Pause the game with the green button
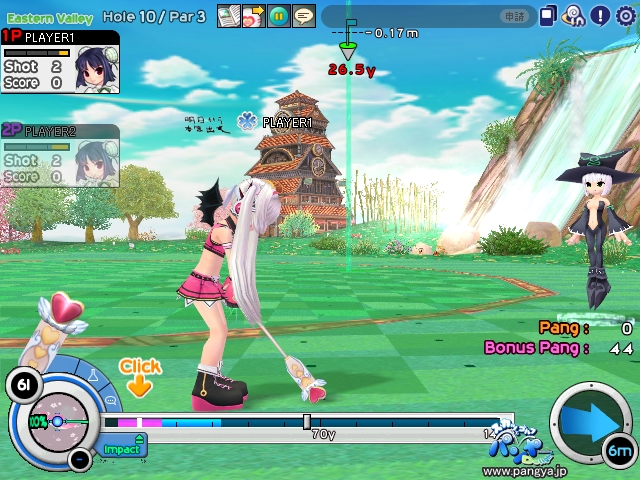 279,16
